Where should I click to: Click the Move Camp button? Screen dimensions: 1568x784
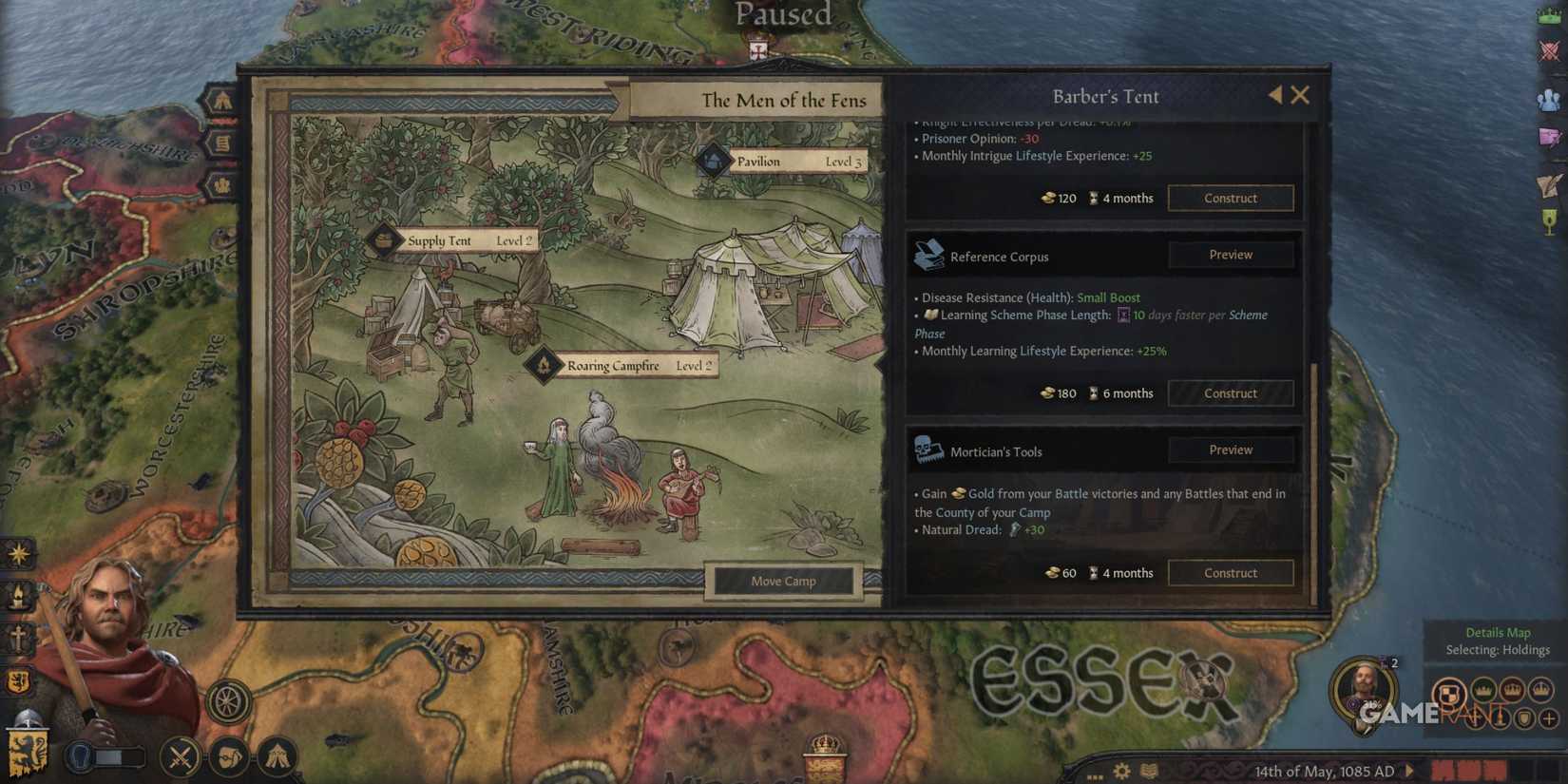(x=783, y=581)
